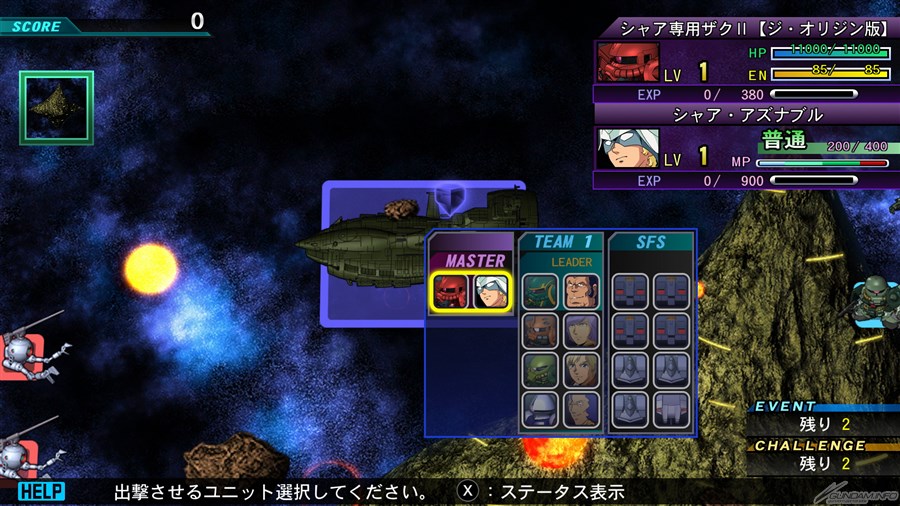The image size is (900, 506).
Task: Choose the purple-haired pilot portrait
Action: coord(581,331)
